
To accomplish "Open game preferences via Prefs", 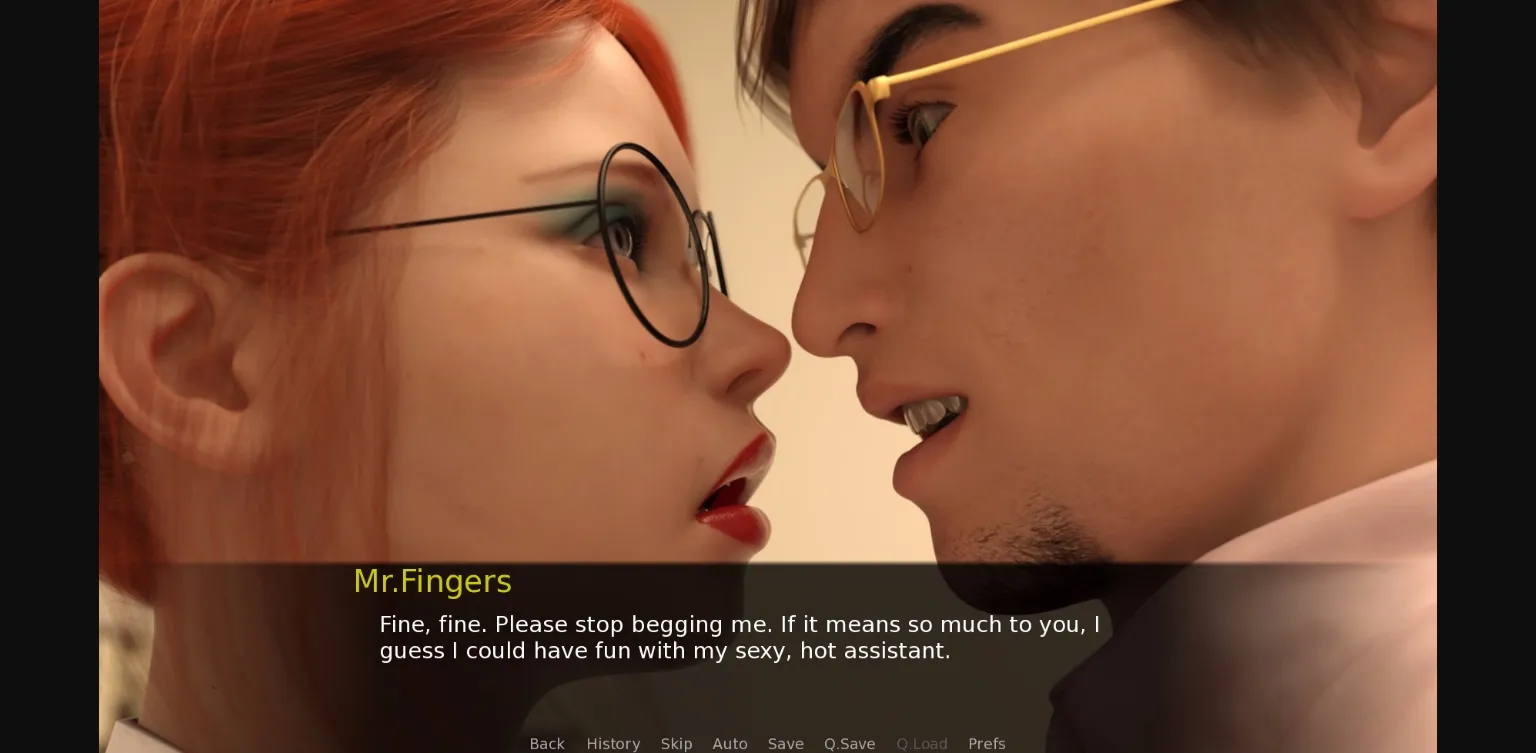I will click(987, 744).
